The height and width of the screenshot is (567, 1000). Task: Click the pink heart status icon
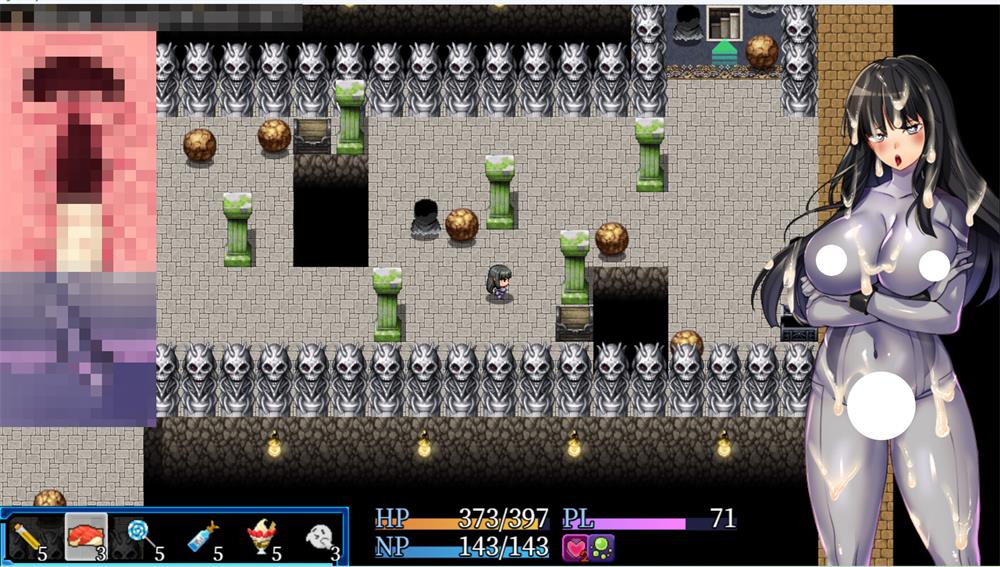coord(576,547)
